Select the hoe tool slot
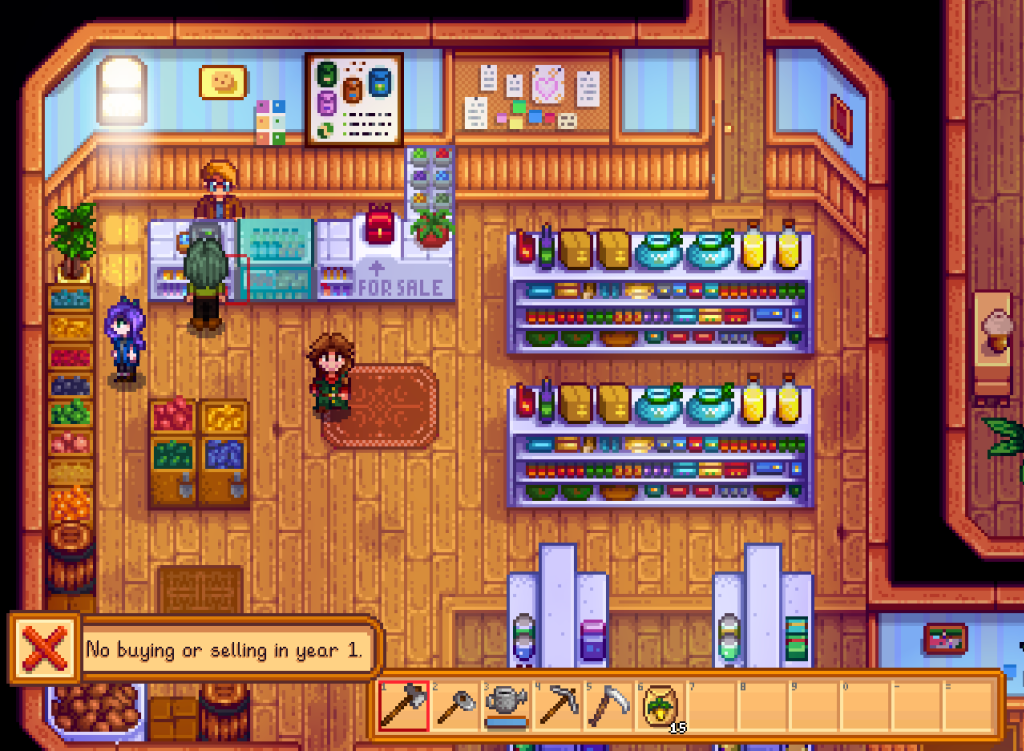 456,706
